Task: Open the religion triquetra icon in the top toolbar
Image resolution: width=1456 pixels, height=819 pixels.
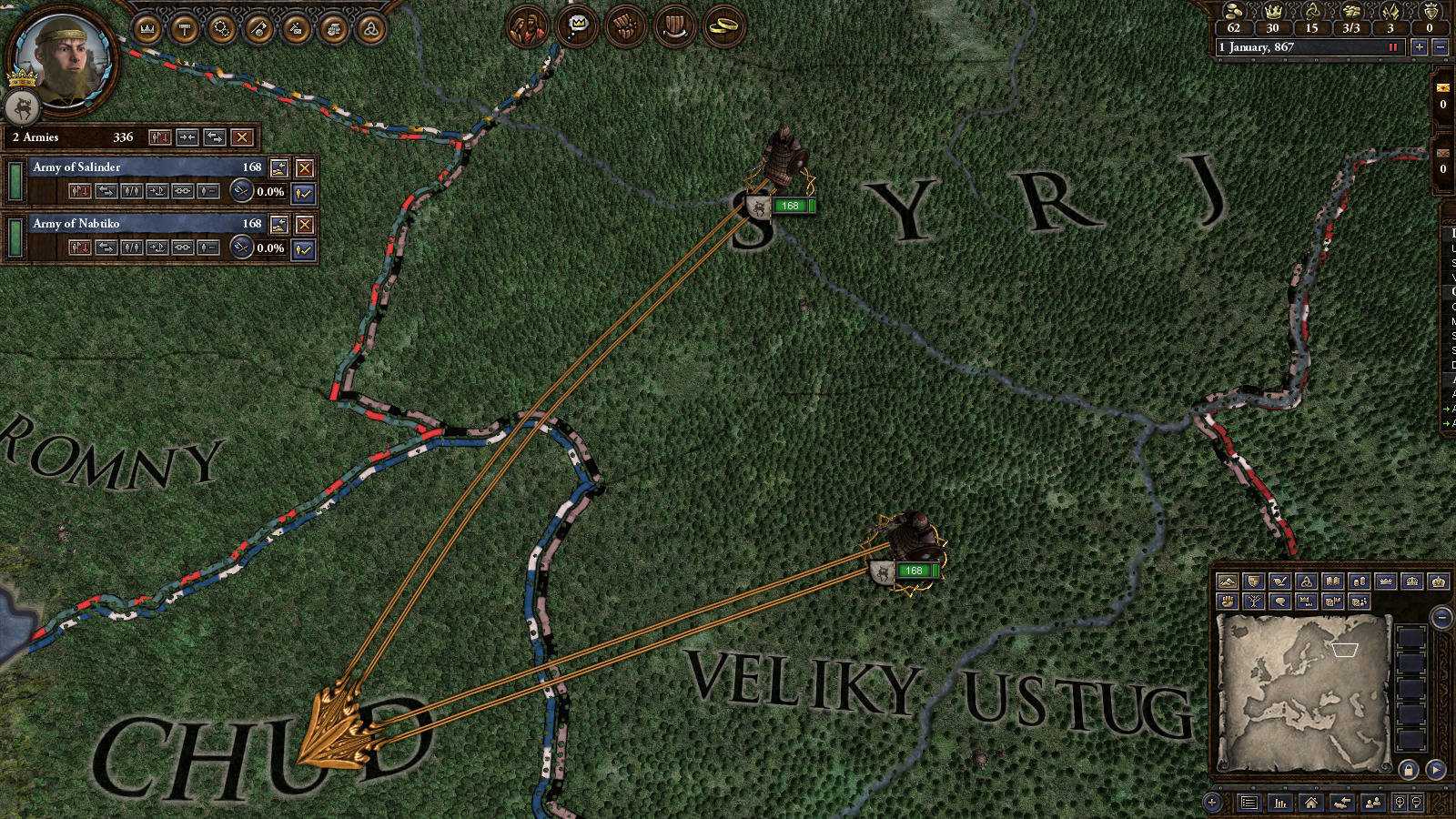Action: 368,27
